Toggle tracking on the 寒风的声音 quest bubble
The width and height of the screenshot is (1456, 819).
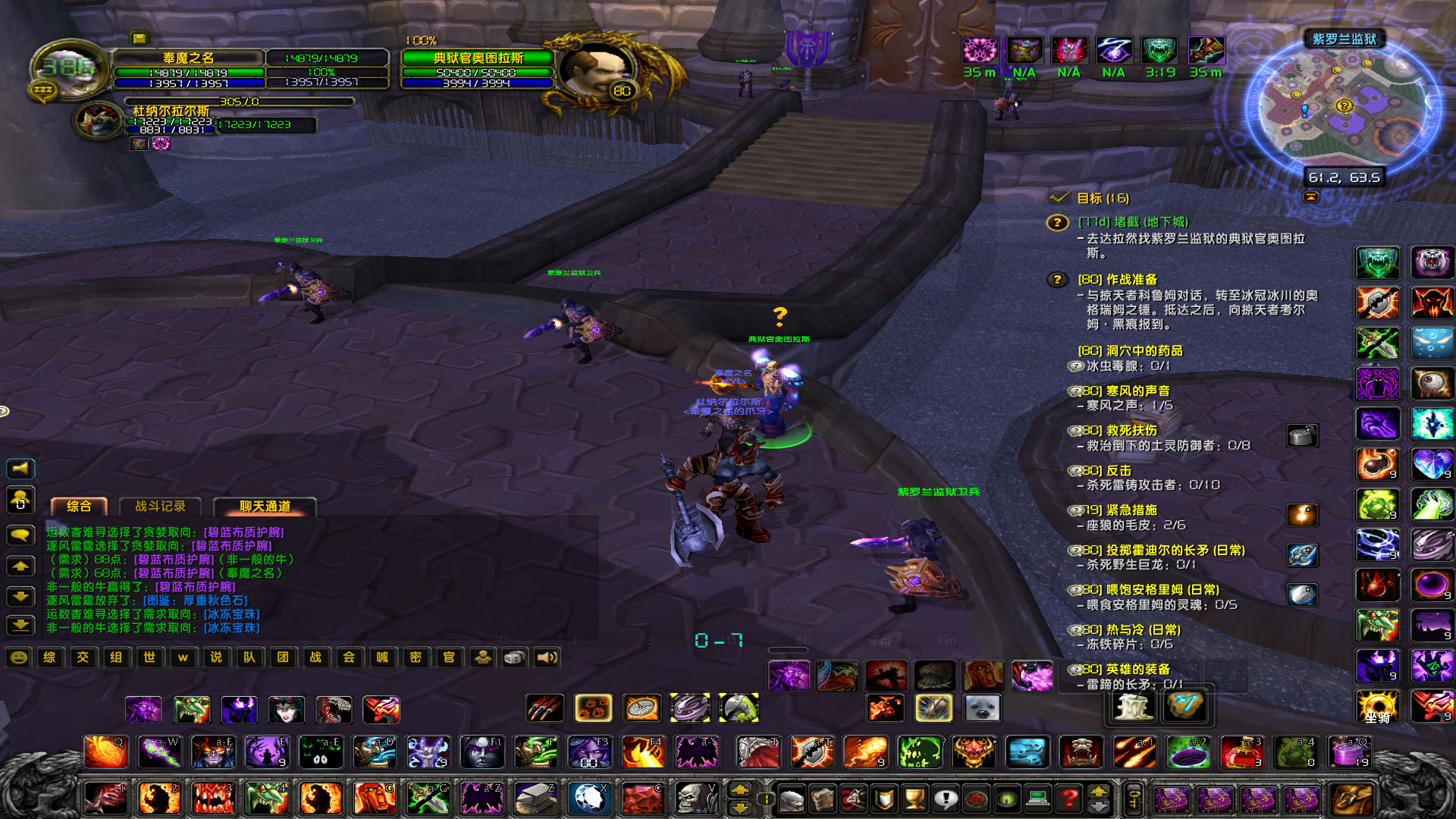(1074, 390)
